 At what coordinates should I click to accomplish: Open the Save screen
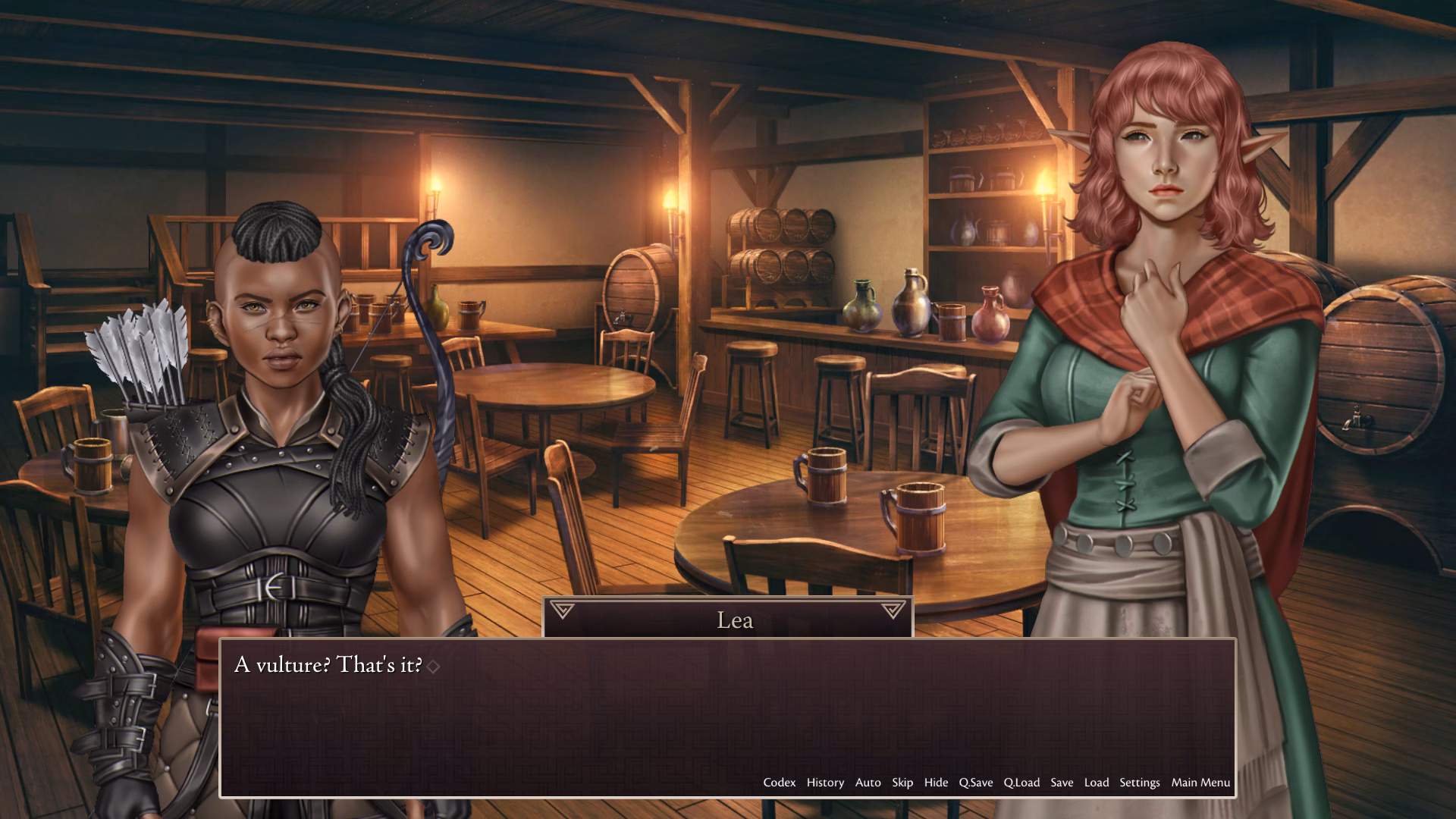pyautogui.click(x=1062, y=783)
